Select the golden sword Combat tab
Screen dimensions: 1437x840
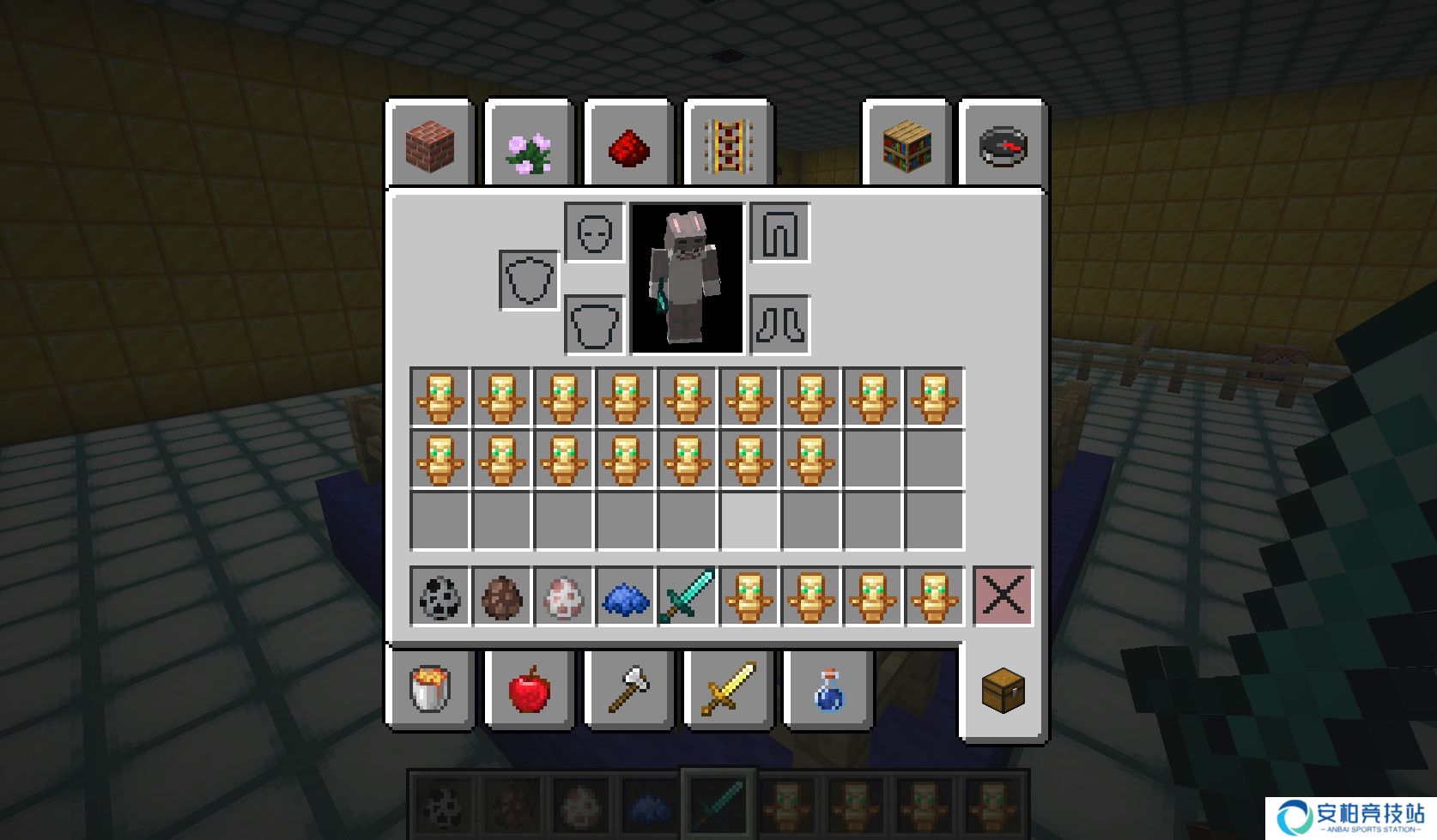(728, 689)
